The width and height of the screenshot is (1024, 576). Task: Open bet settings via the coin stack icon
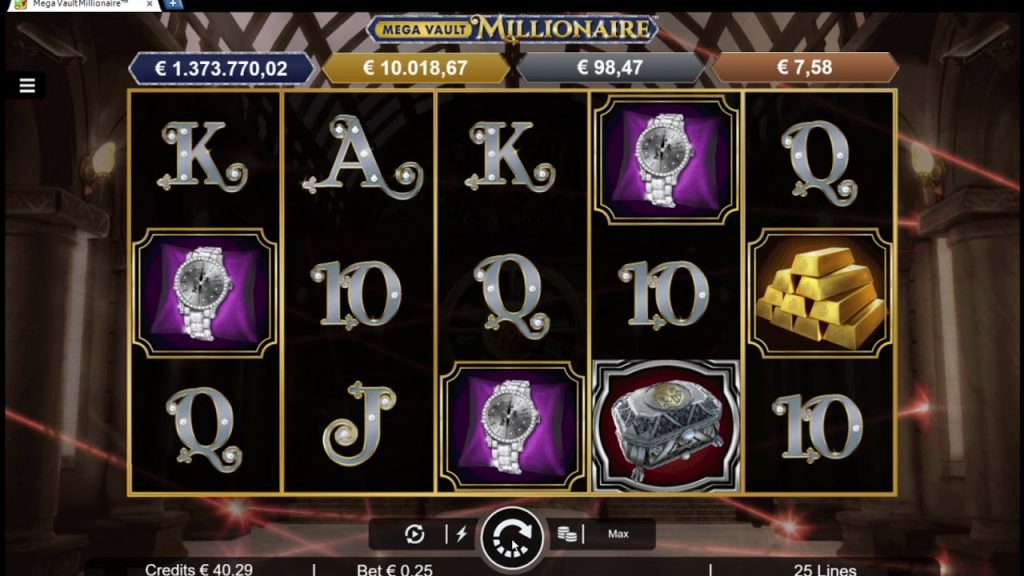pyautogui.click(x=567, y=534)
